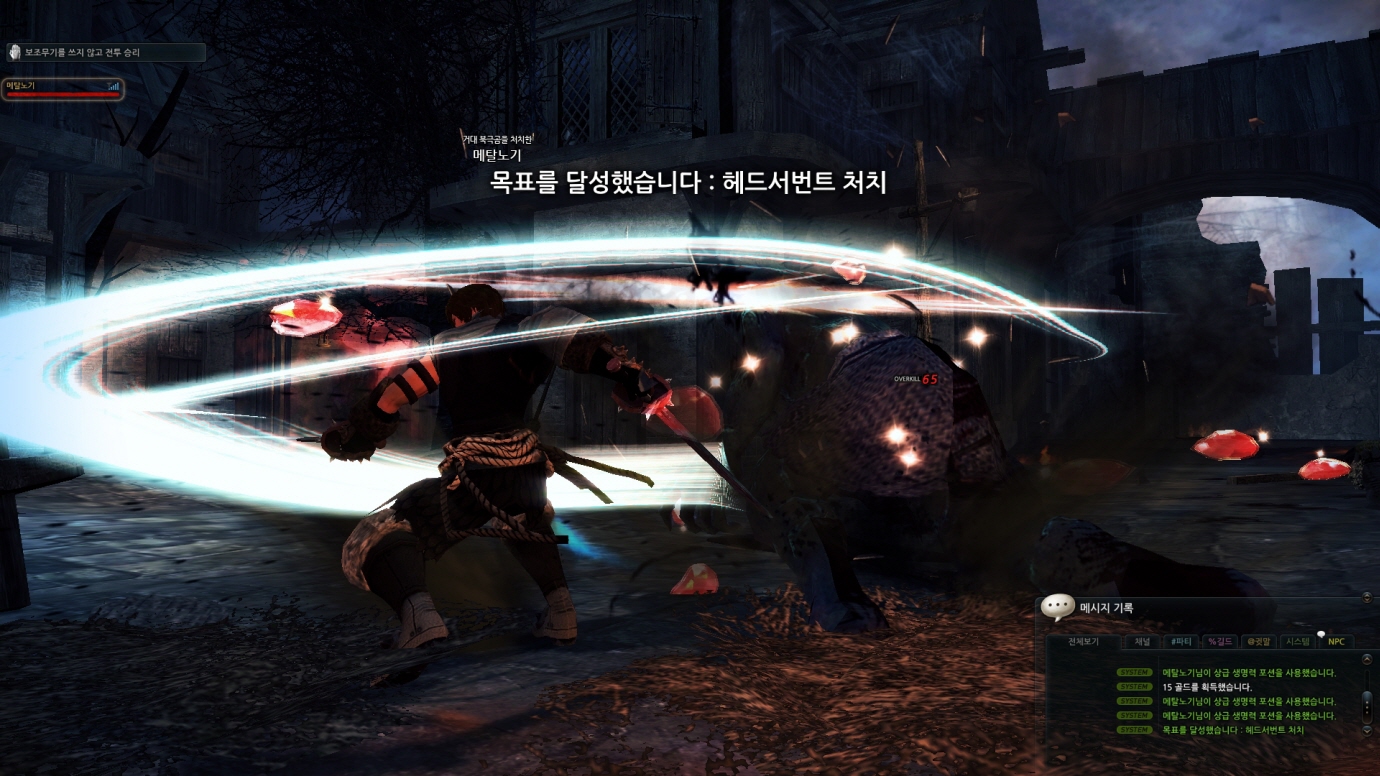Click the chat alert bubble above the NPC tab

click(1321, 636)
